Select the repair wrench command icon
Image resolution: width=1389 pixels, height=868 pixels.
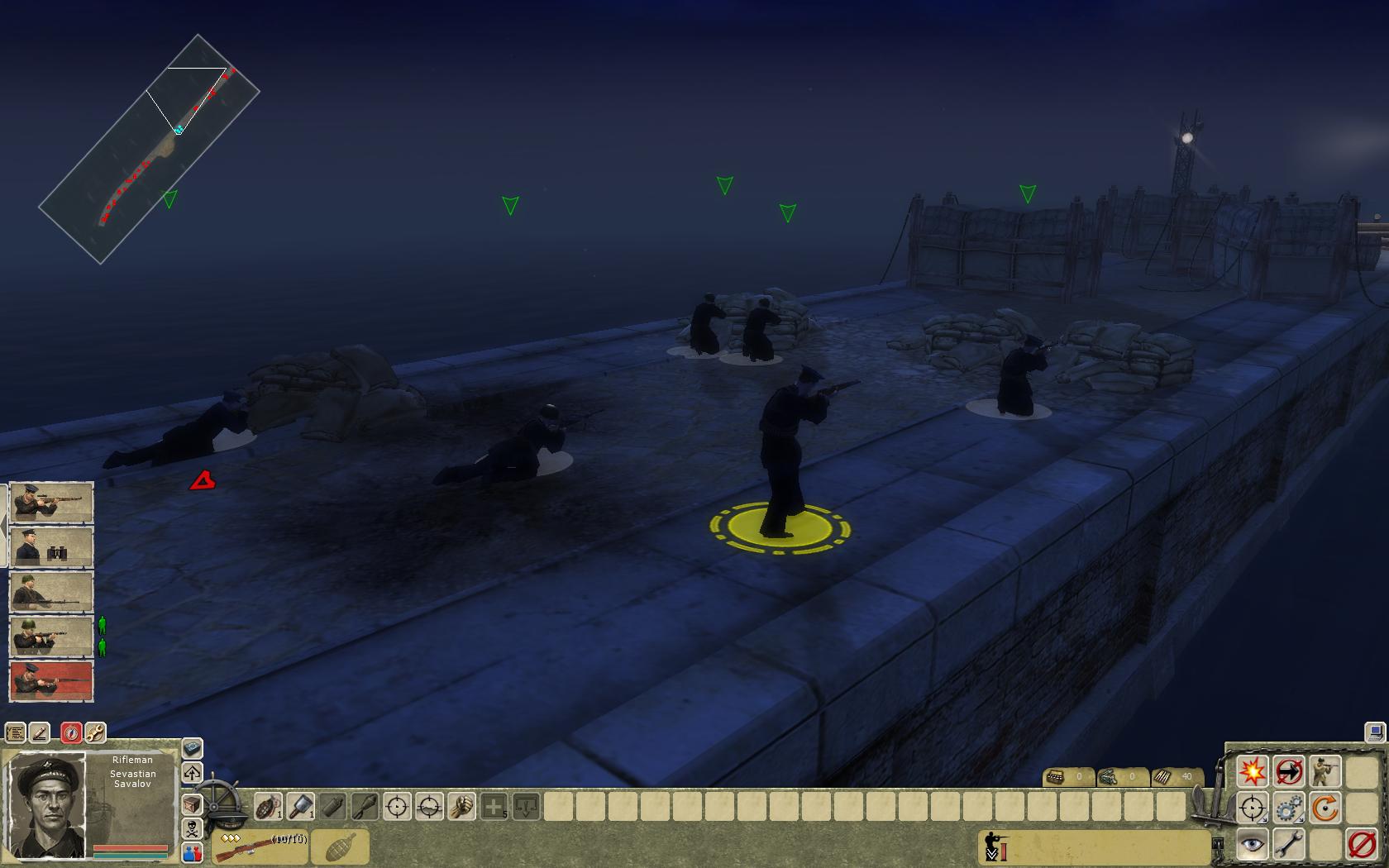pos(1288,844)
